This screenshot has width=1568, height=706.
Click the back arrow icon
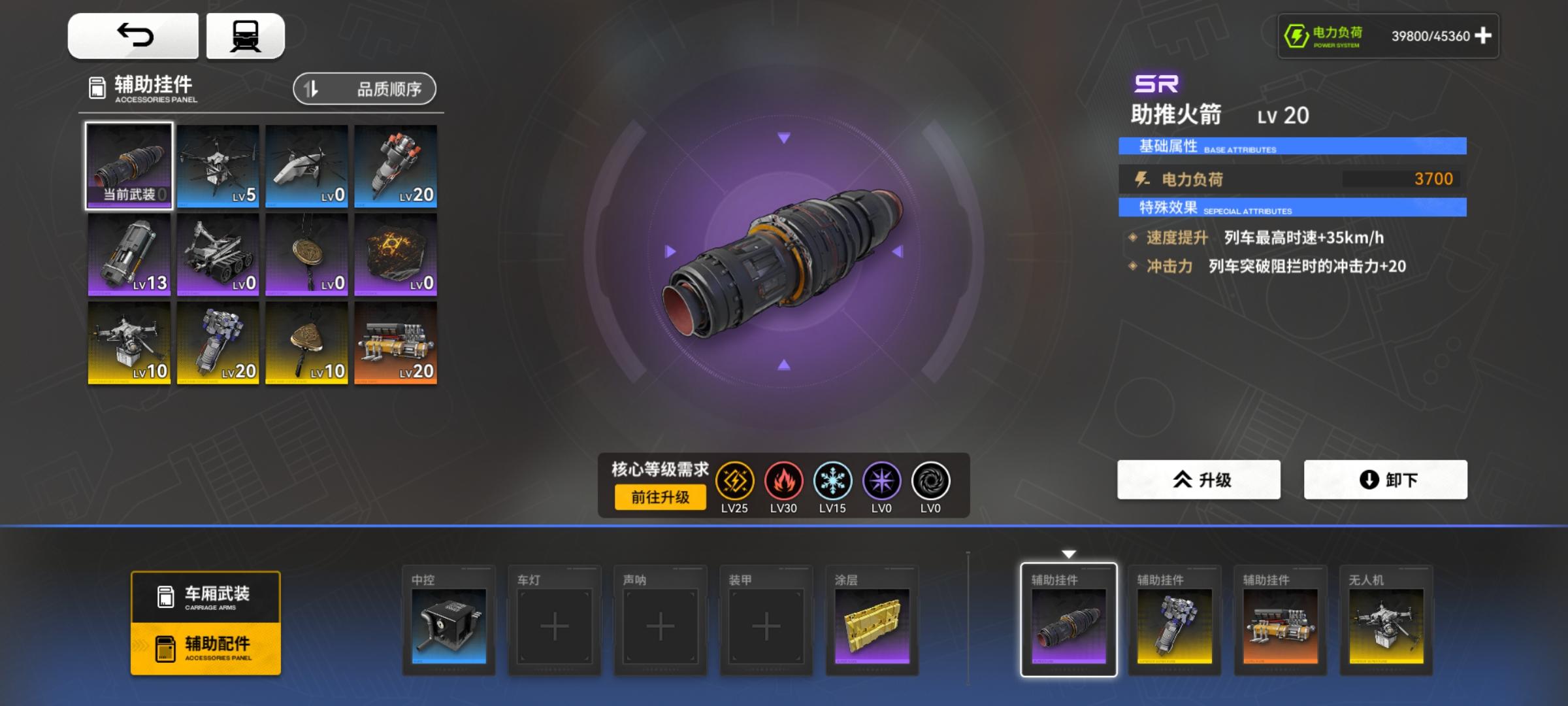(x=134, y=35)
